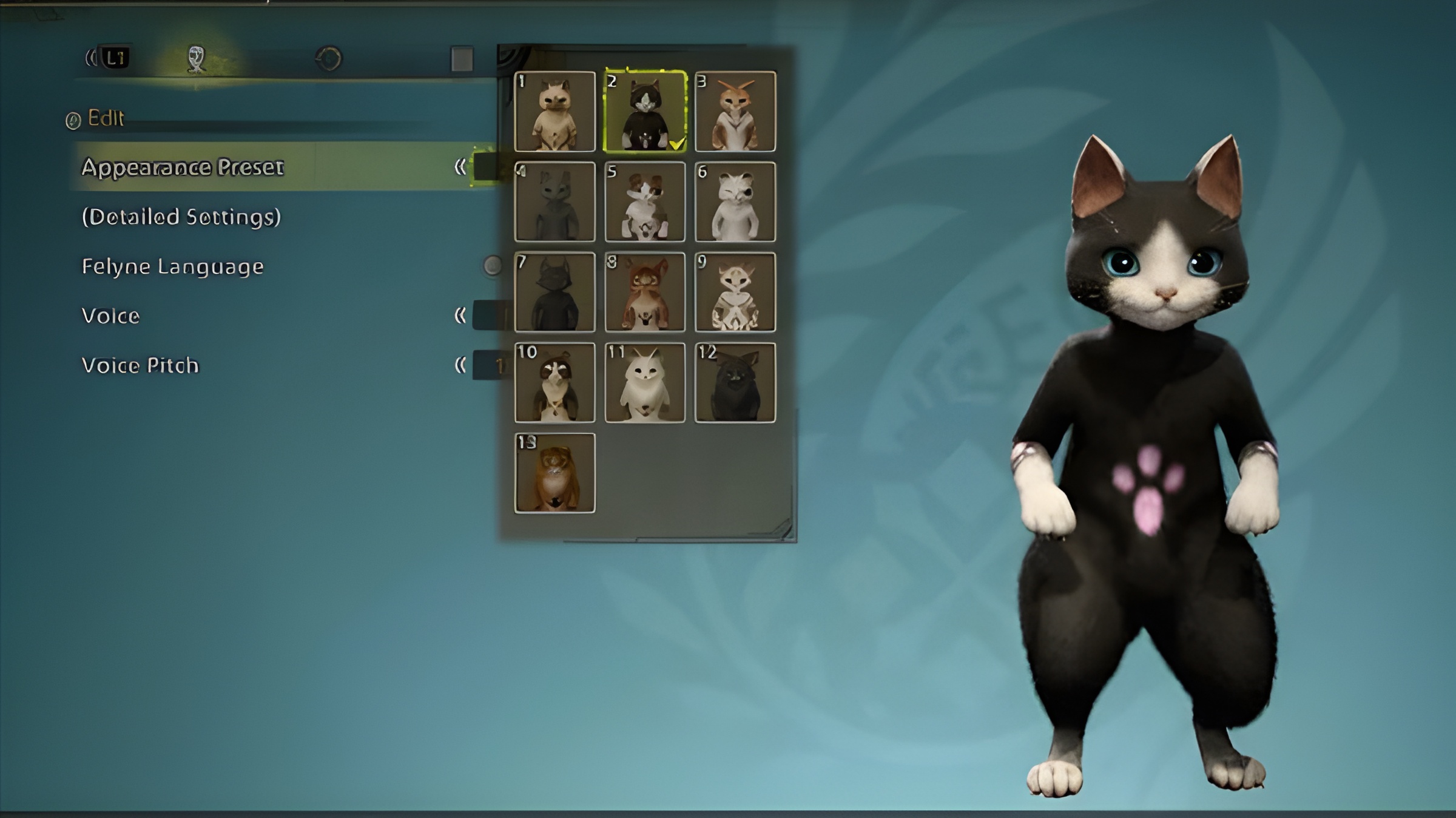Choose preset 9 white patterned cat
This screenshot has height=818, width=1456.
[735, 292]
